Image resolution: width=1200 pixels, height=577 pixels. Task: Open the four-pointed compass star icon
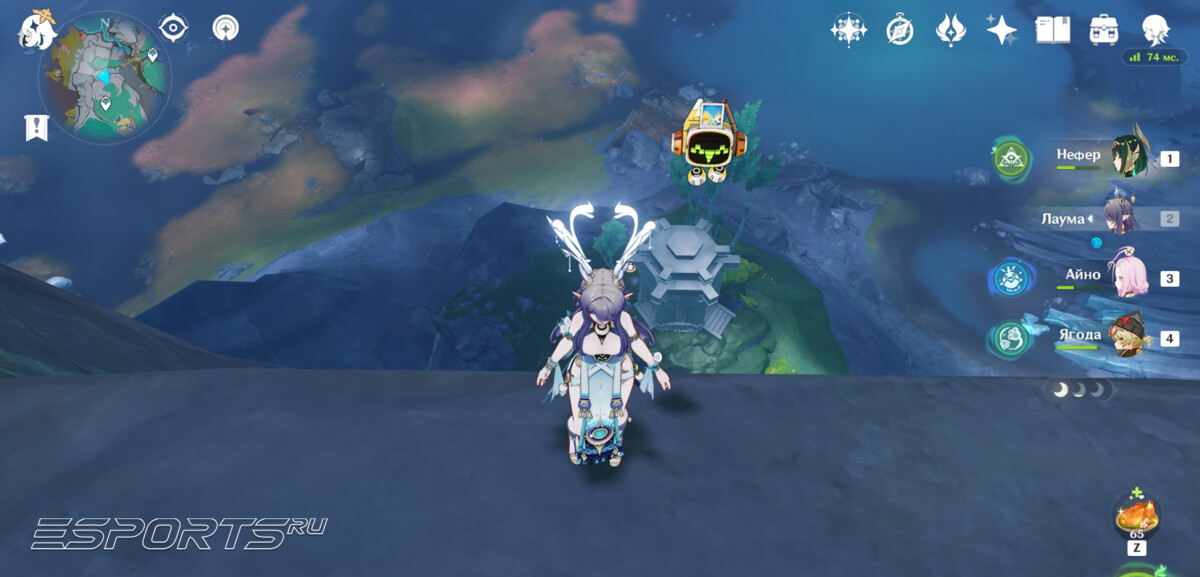pyautogui.click(x=848, y=30)
